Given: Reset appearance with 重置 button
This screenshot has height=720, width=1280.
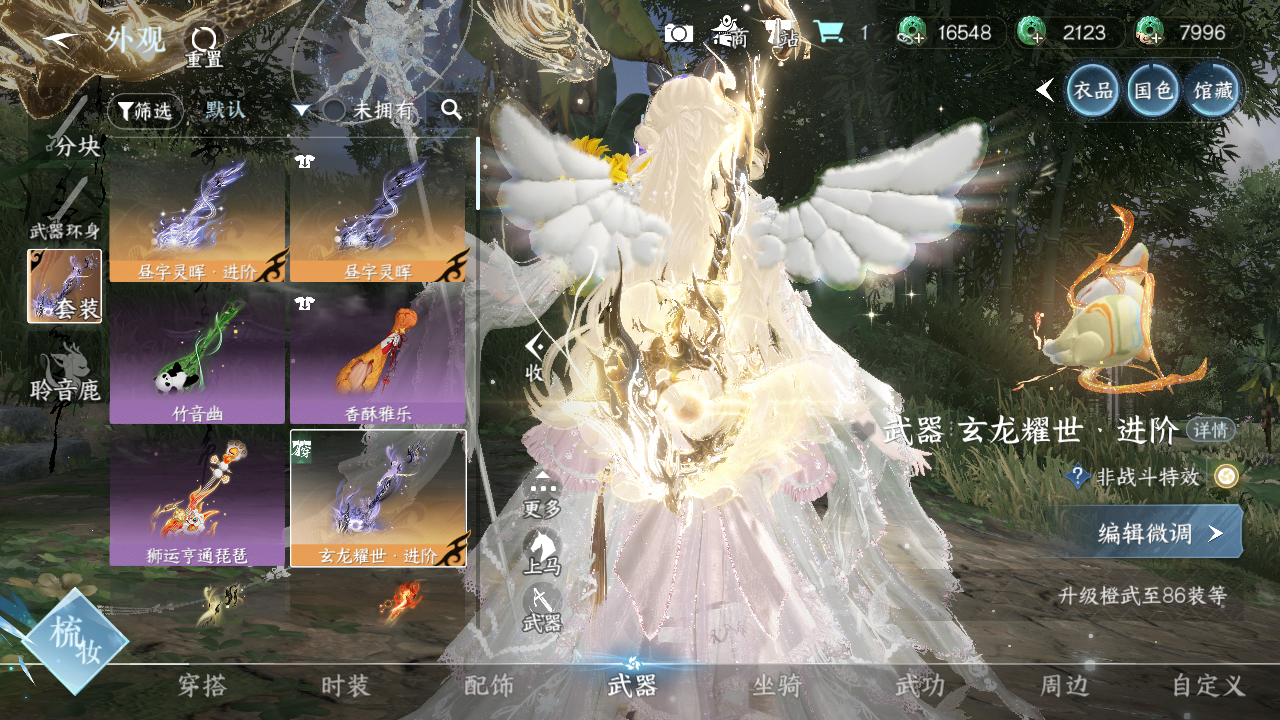Looking at the screenshot, I should [x=204, y=45].
